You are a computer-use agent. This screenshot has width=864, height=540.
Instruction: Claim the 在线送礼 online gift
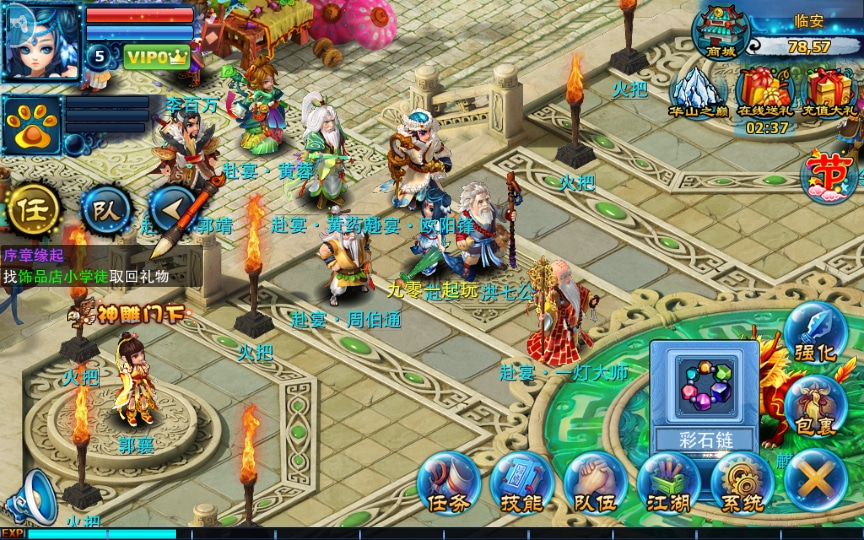click(x=766, y=93)
